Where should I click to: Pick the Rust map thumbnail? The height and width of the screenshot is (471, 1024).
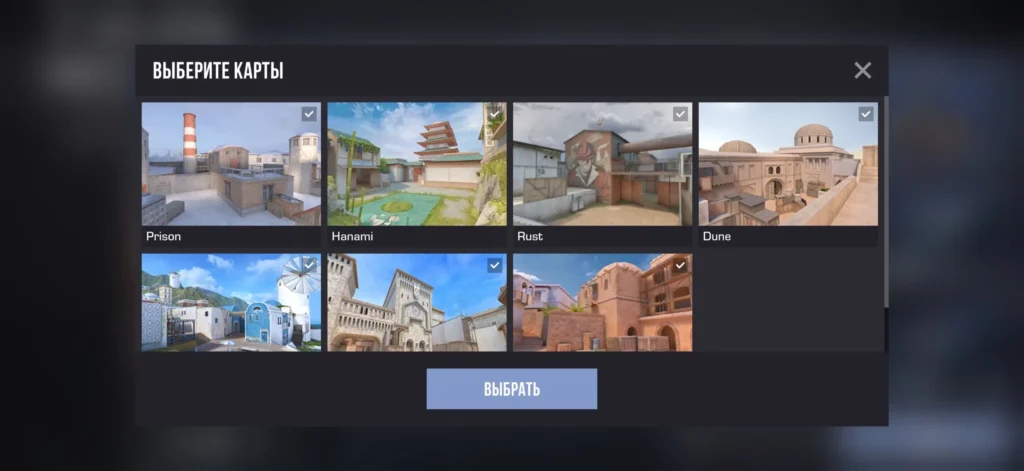pos(602,165)
